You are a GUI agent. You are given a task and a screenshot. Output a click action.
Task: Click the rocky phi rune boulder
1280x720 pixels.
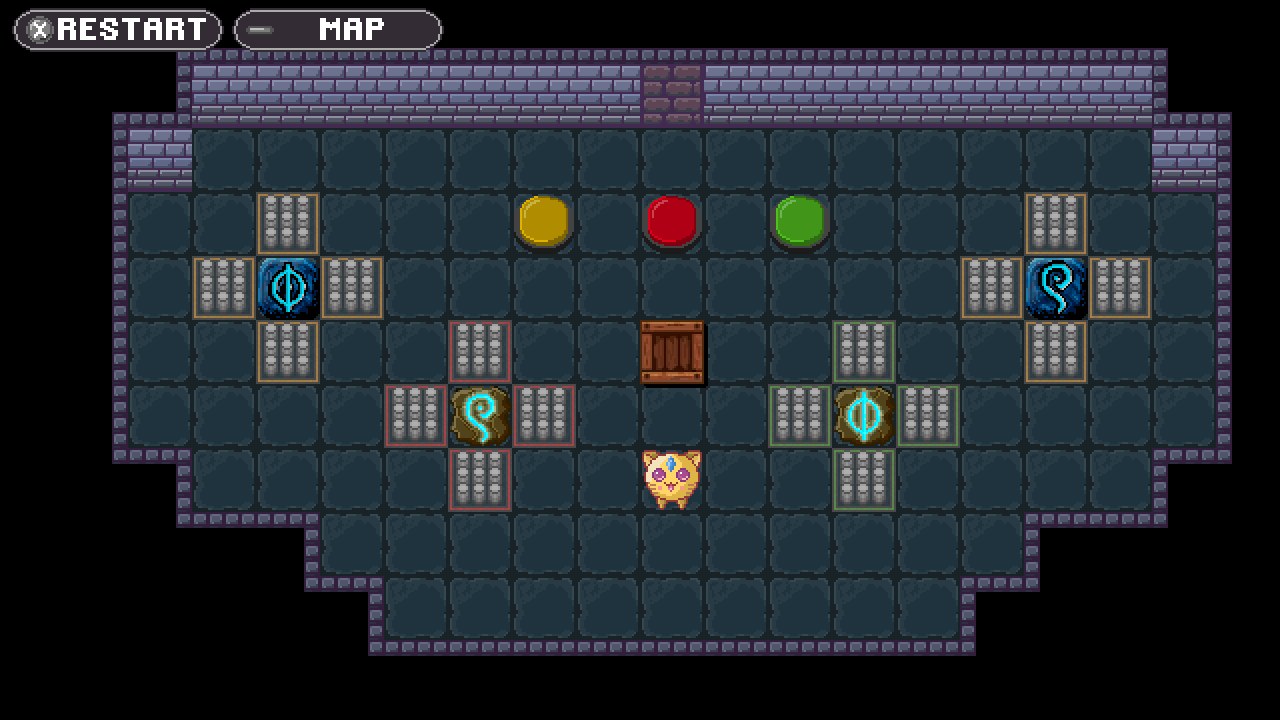pos(865,416)
